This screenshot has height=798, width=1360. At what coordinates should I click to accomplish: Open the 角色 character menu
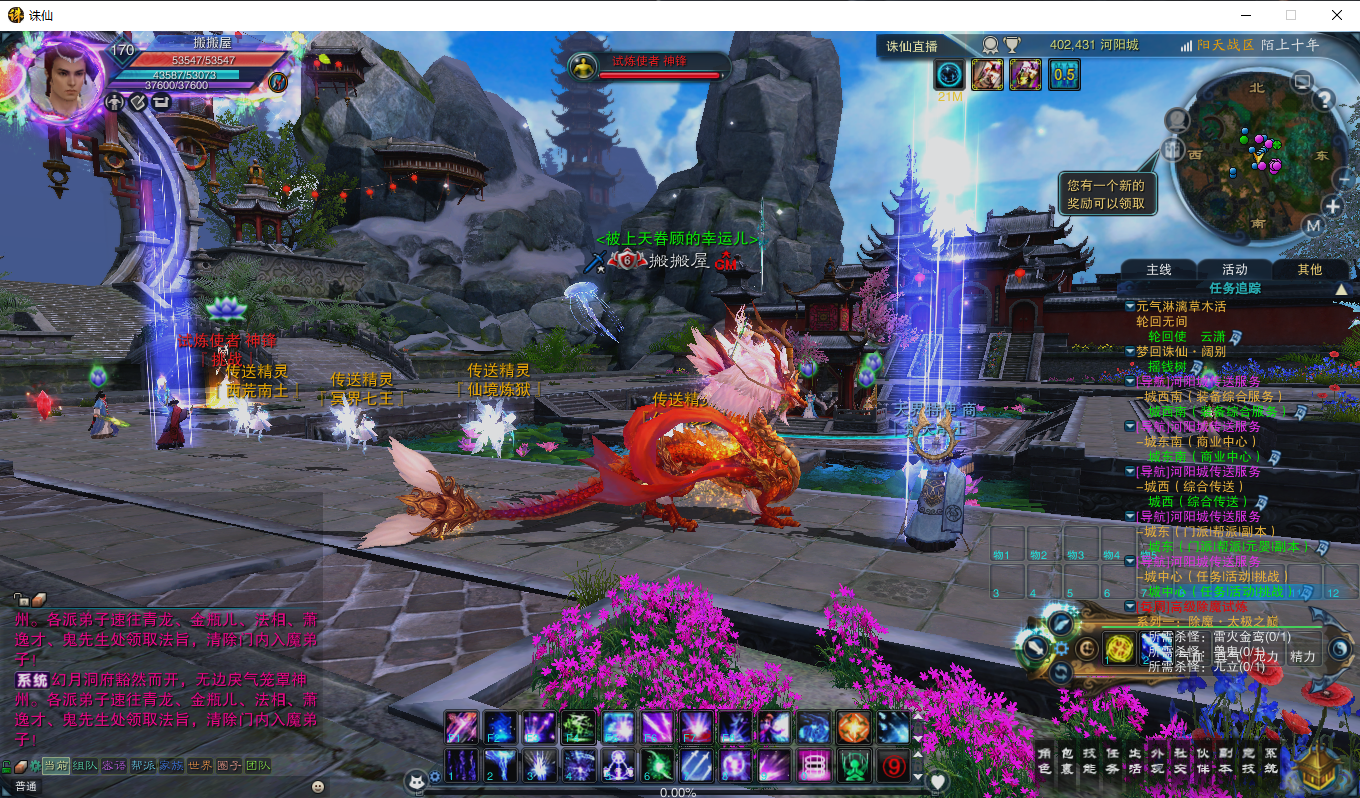(1044, 761)
